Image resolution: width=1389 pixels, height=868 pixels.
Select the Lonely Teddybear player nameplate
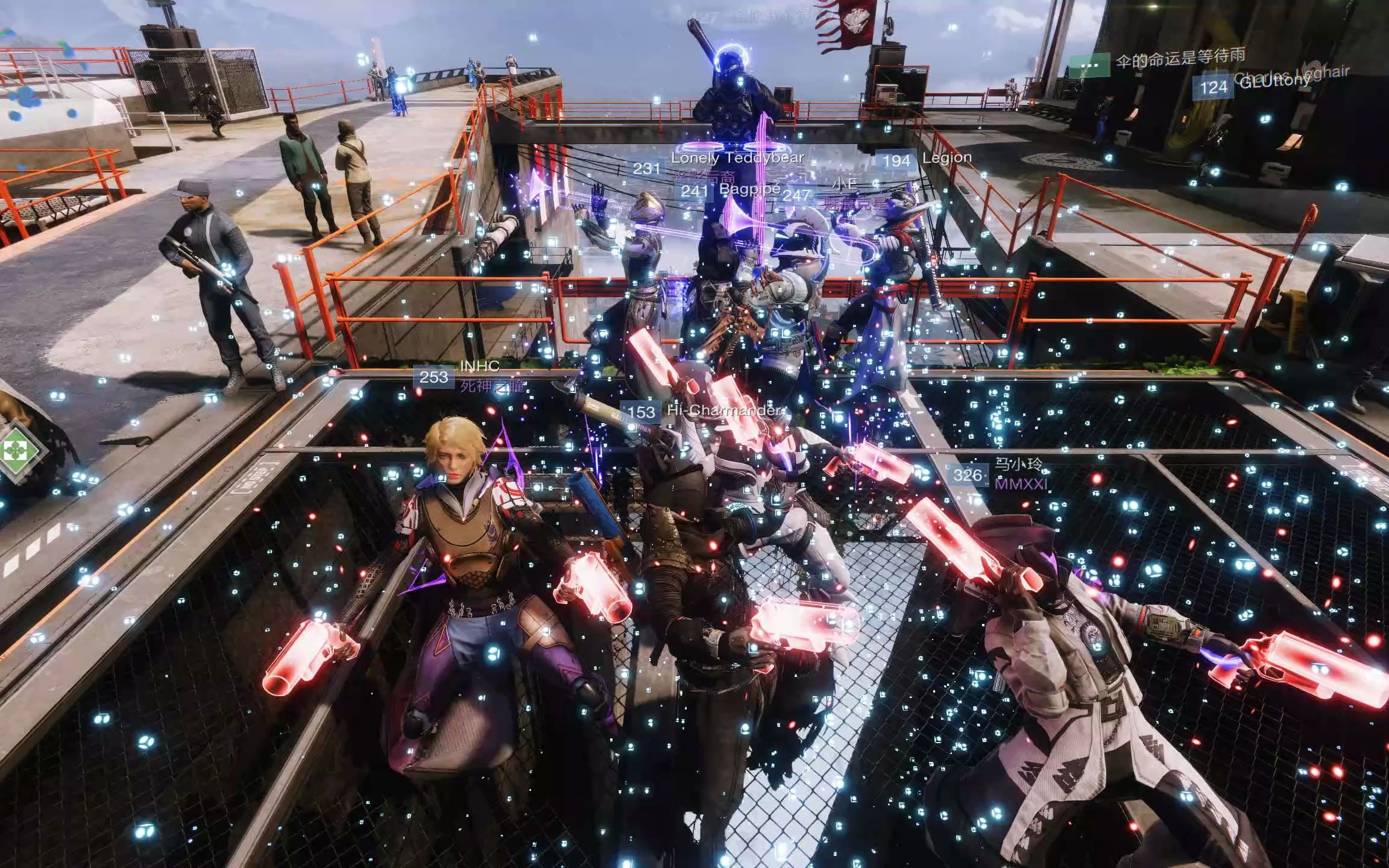coord(737,159)
